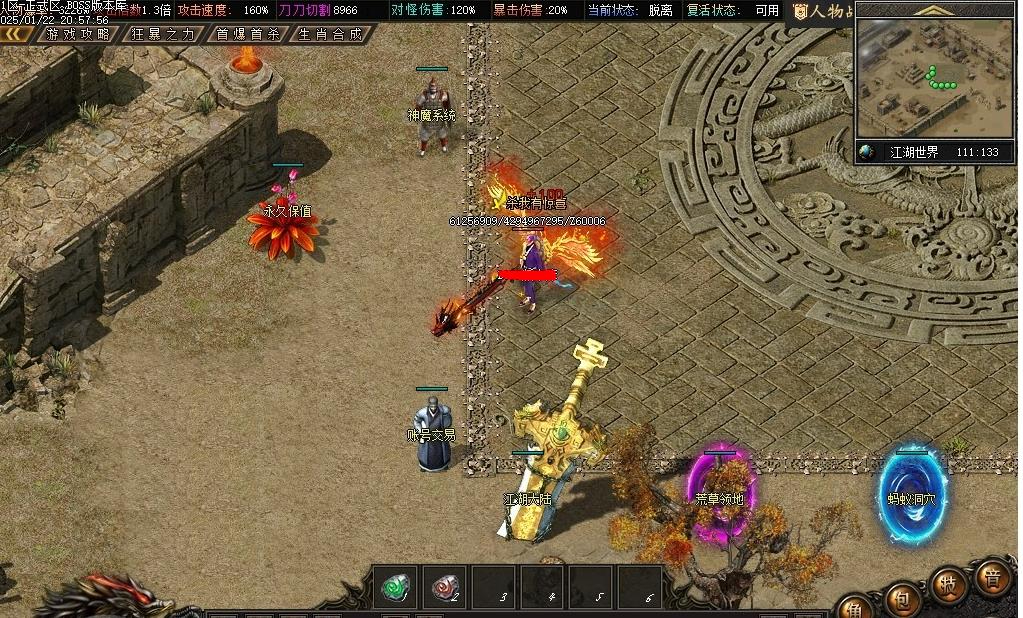This screenshot has width=1023, height=618.
Task: Collapse the top menu with the arrow button
Action: (16, 33)
